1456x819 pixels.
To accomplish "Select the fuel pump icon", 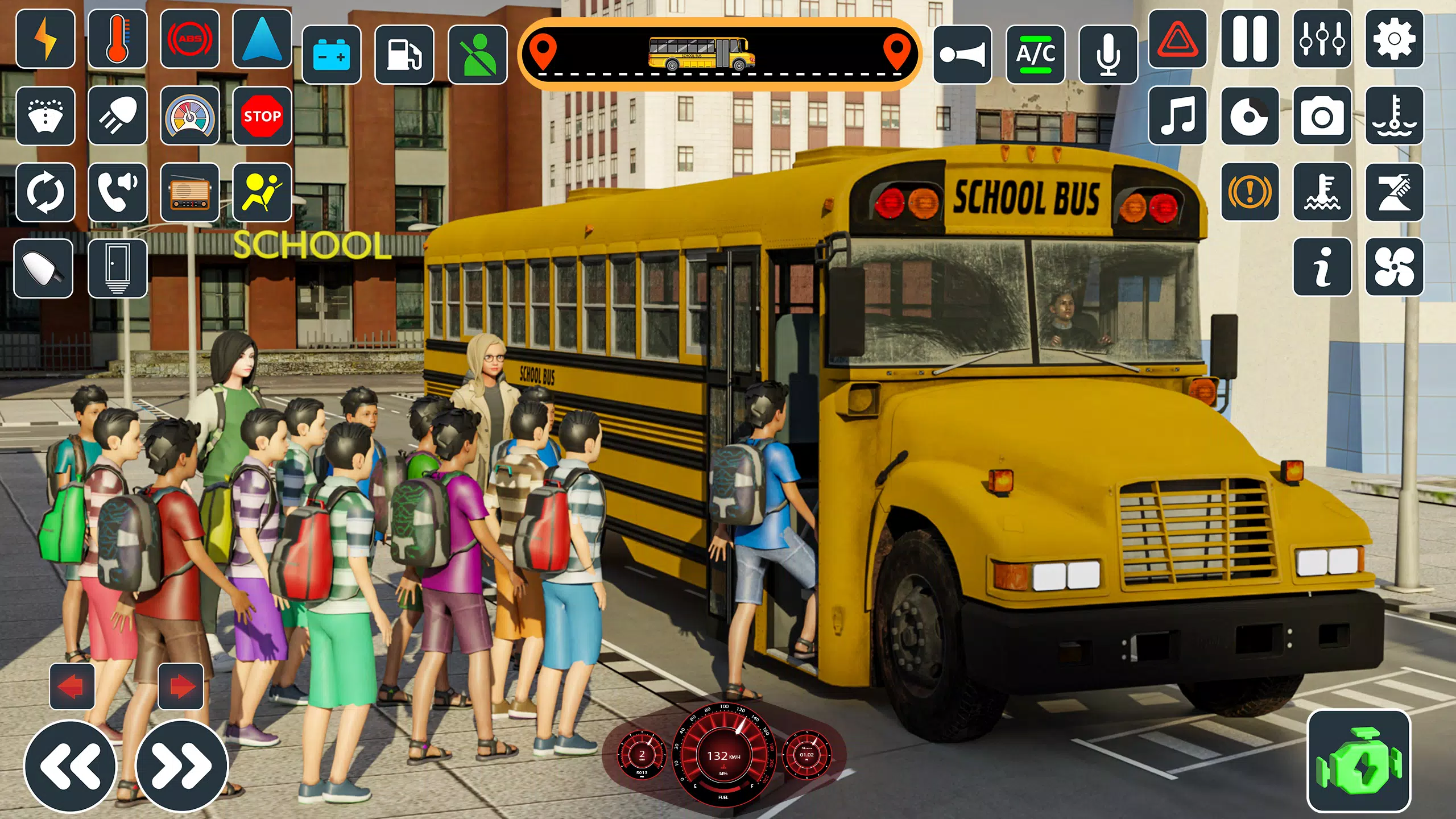I will (x=404, y=55).
